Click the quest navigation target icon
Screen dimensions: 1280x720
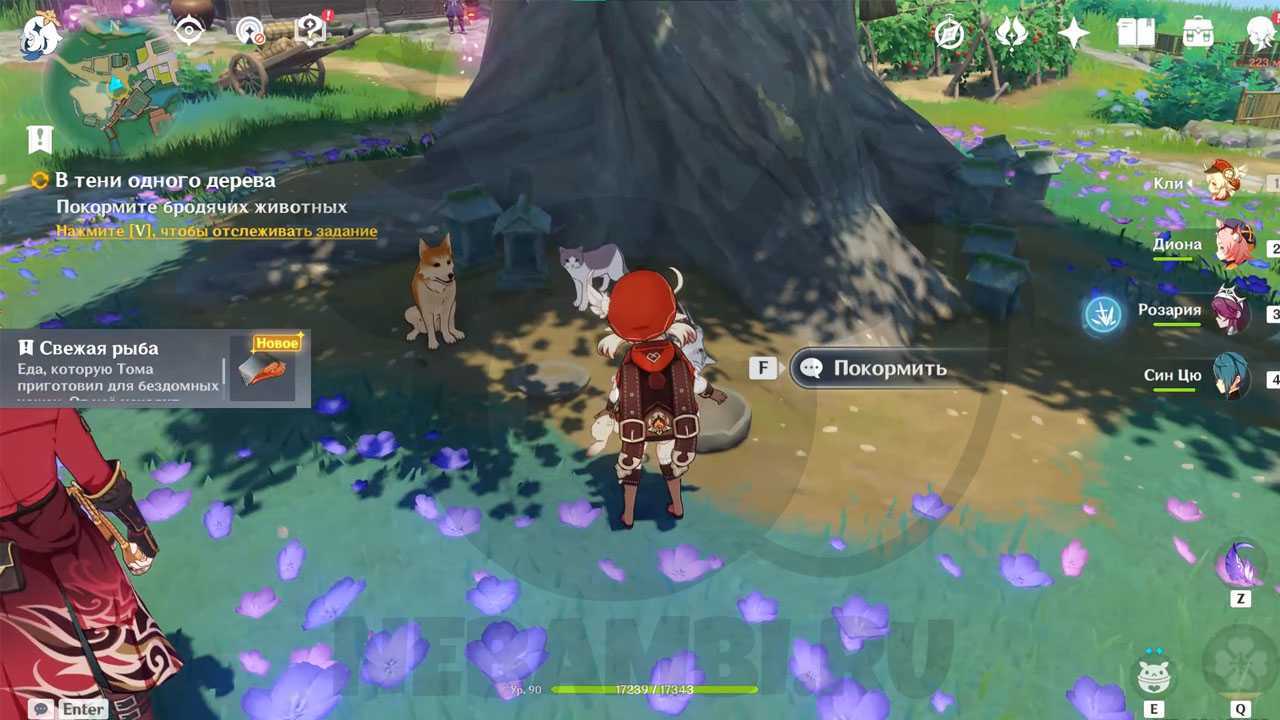(x=189, y=32)
